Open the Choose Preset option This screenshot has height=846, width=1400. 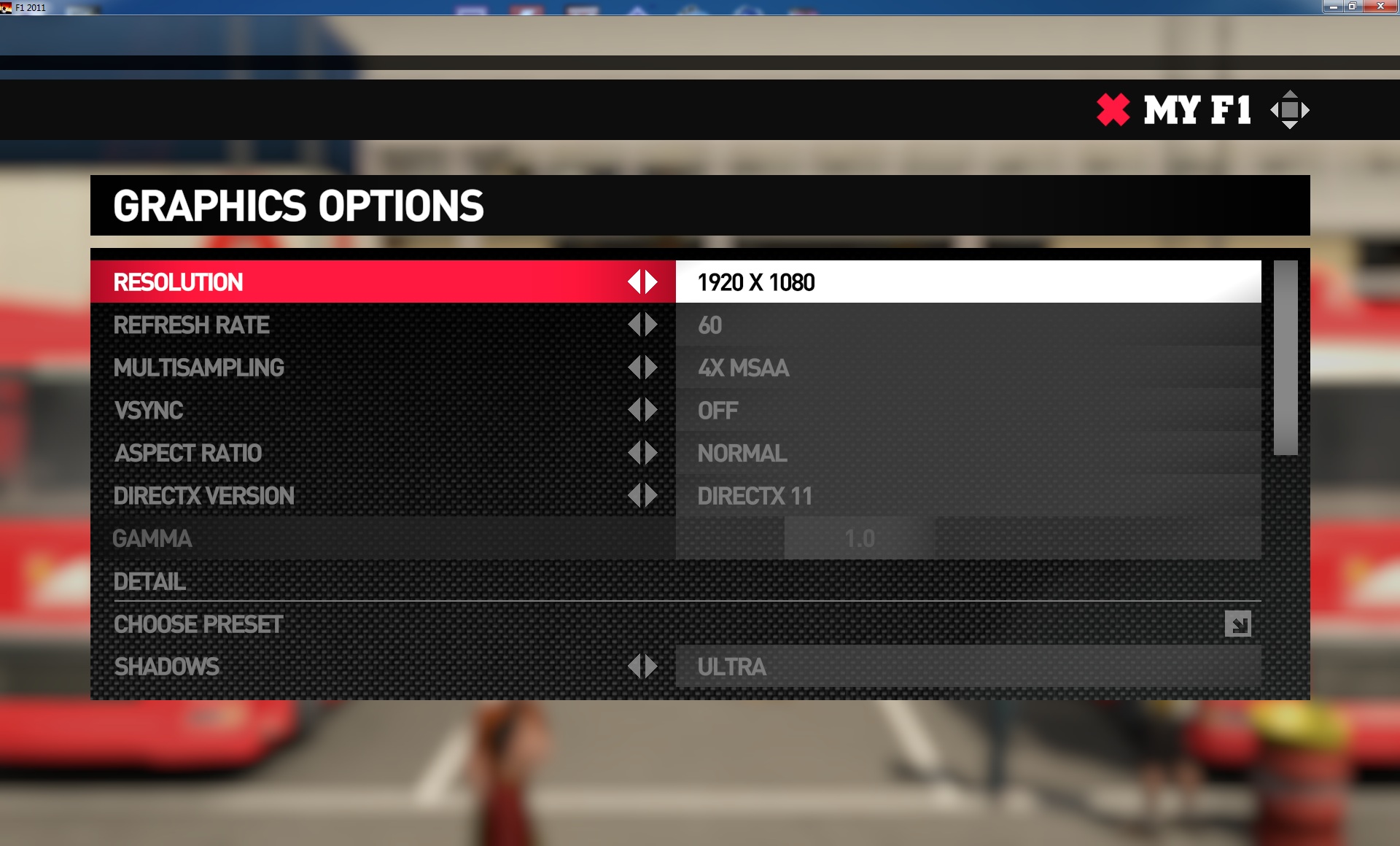point(1237,624)
